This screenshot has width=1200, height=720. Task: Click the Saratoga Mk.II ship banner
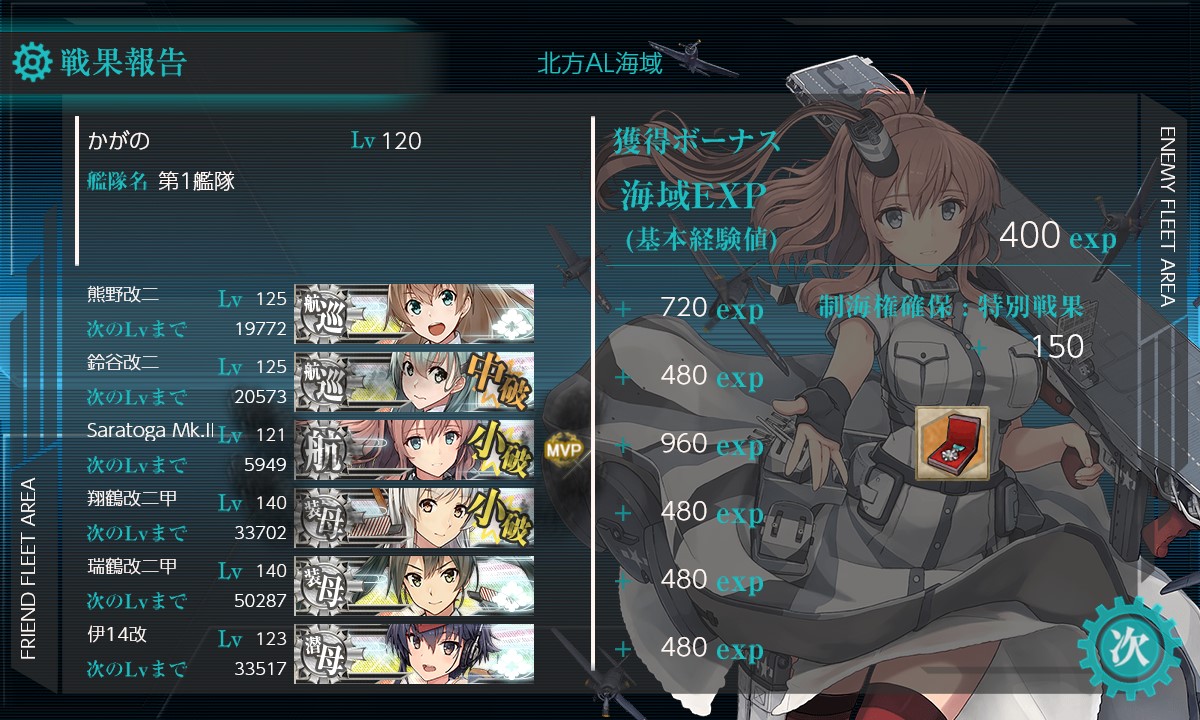click(x=414, y=449)
